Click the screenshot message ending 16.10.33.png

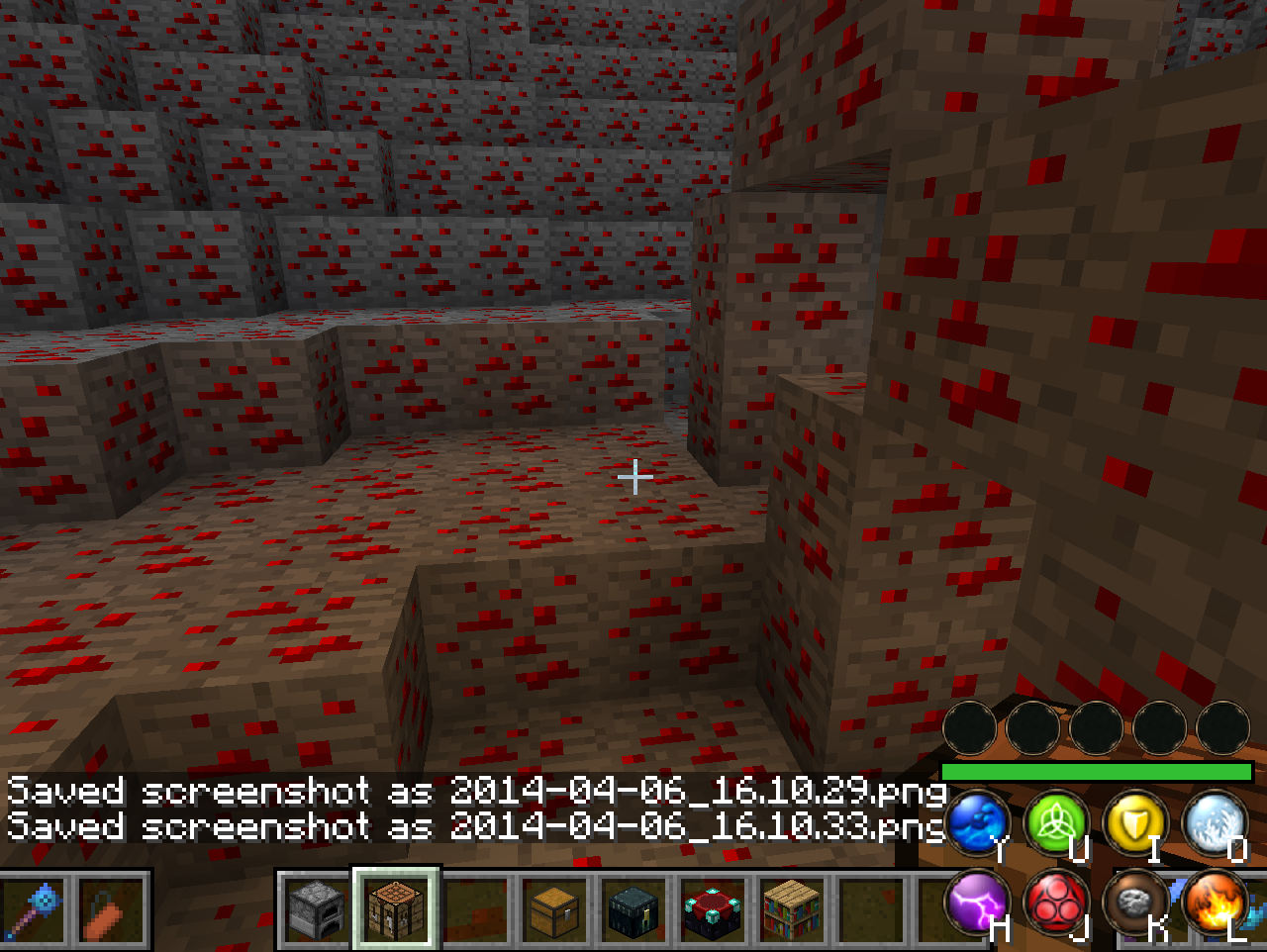475,825
